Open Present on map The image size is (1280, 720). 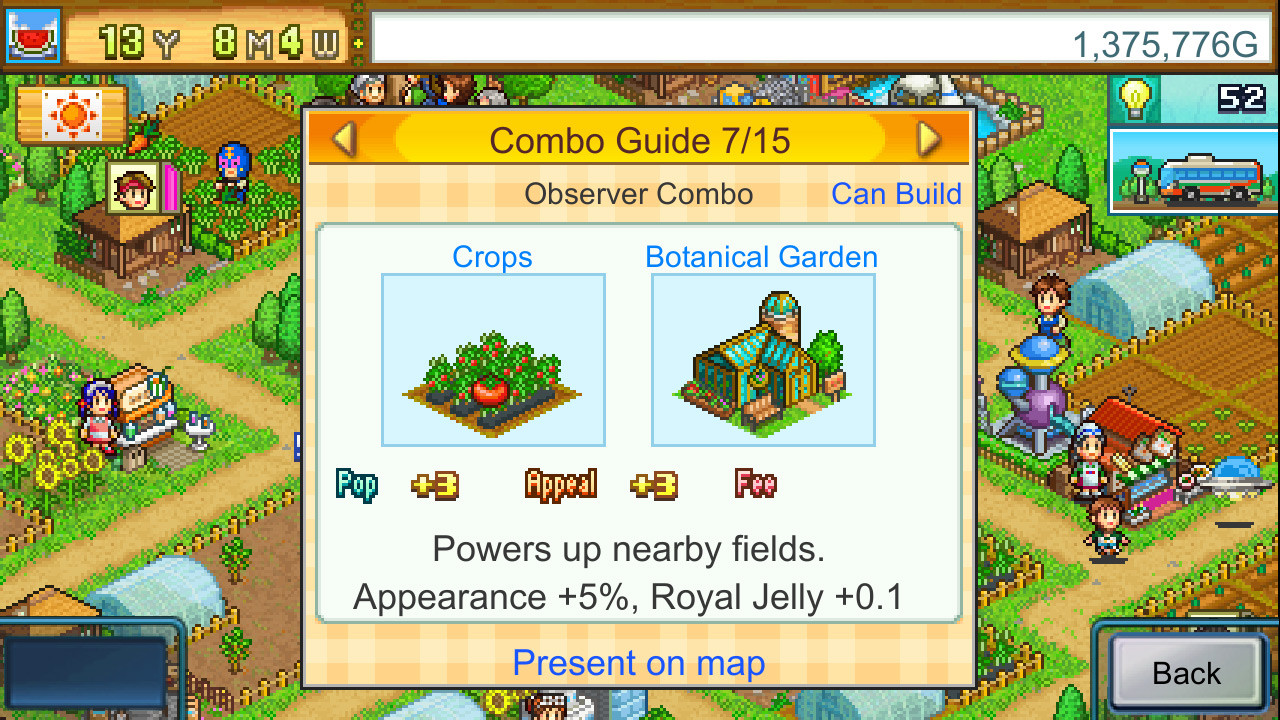[639, 663]
